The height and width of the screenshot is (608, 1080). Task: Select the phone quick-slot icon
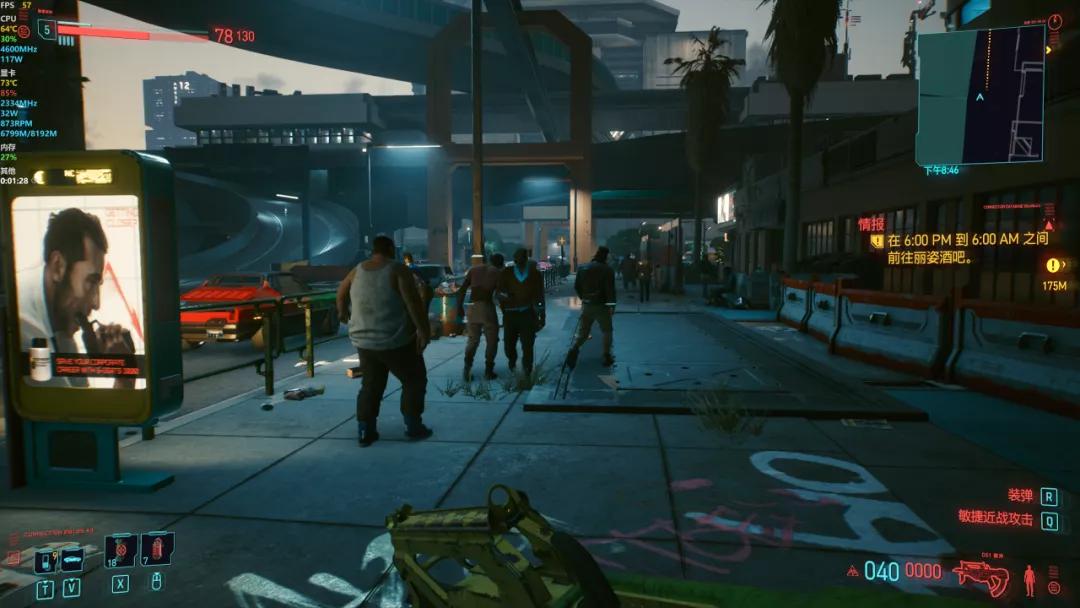point(45,561)
